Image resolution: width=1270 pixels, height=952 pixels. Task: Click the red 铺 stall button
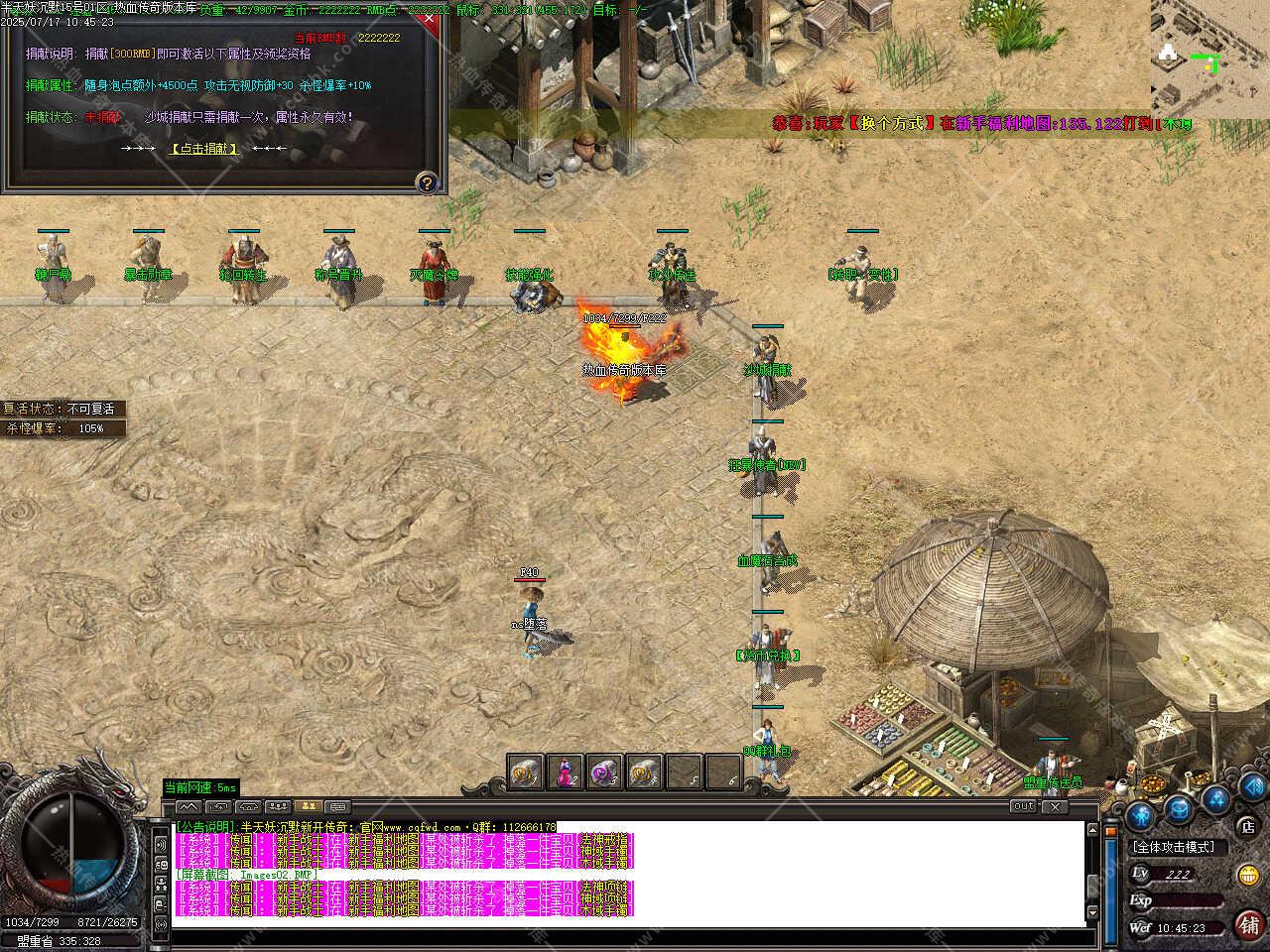point(1248,924)
